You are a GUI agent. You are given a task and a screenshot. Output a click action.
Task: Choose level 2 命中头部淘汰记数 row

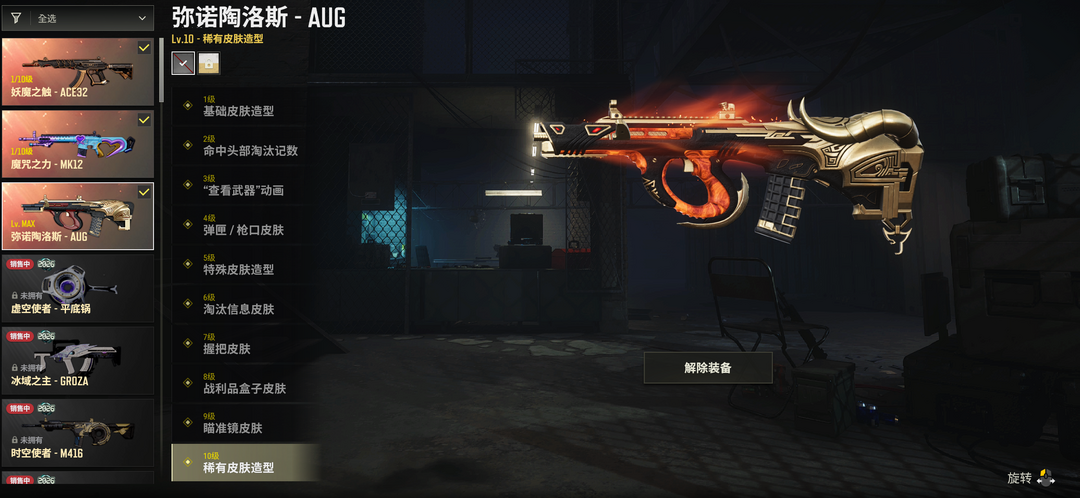click(x=245, y=146)
